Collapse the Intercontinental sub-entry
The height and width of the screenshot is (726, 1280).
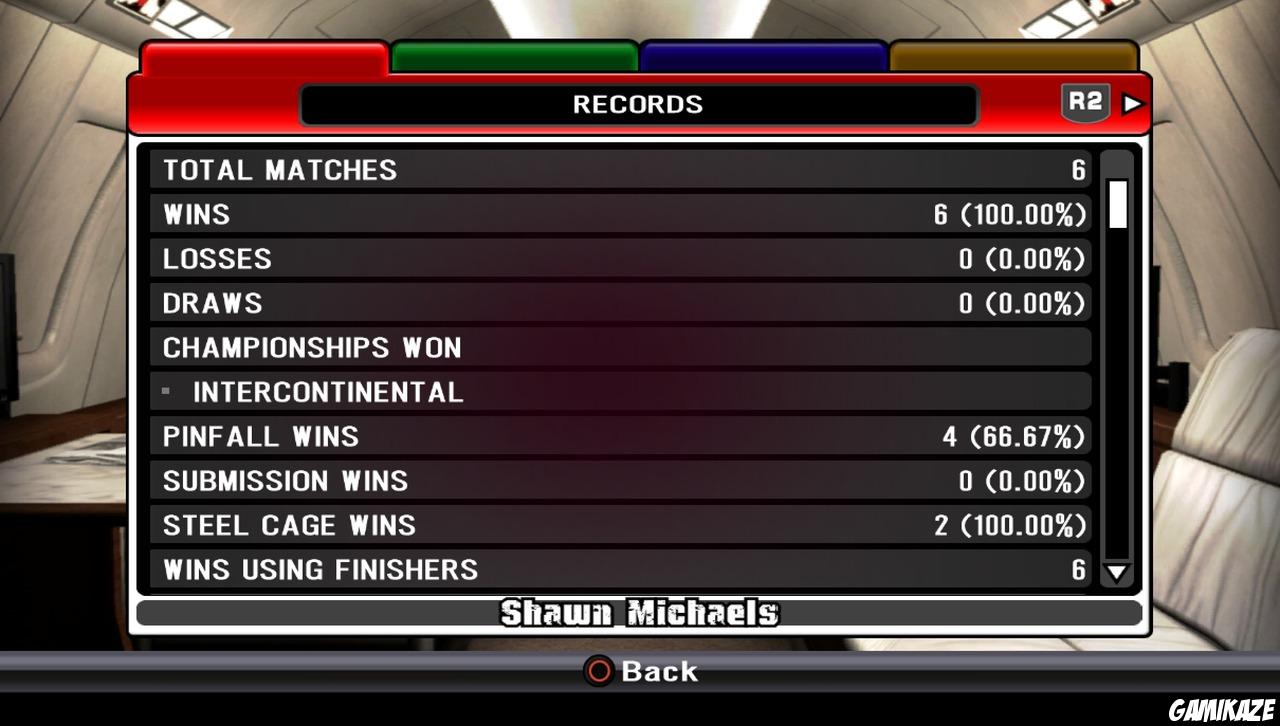click(620, 392)
